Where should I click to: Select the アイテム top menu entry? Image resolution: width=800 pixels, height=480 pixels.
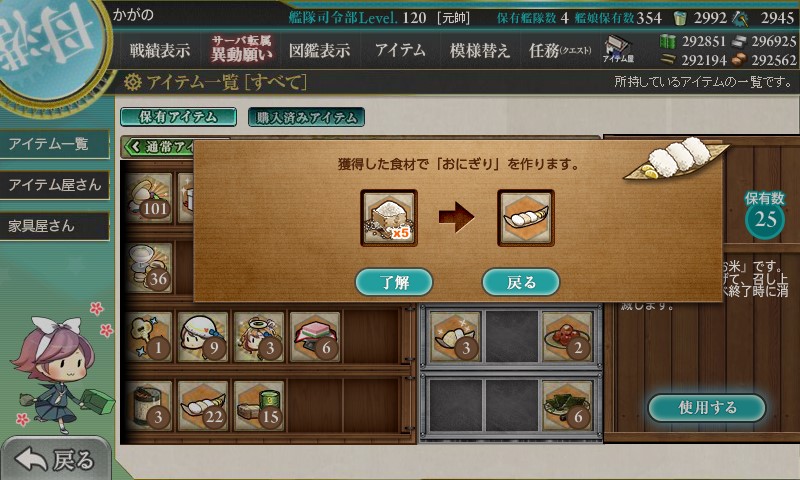click(400, 51)
